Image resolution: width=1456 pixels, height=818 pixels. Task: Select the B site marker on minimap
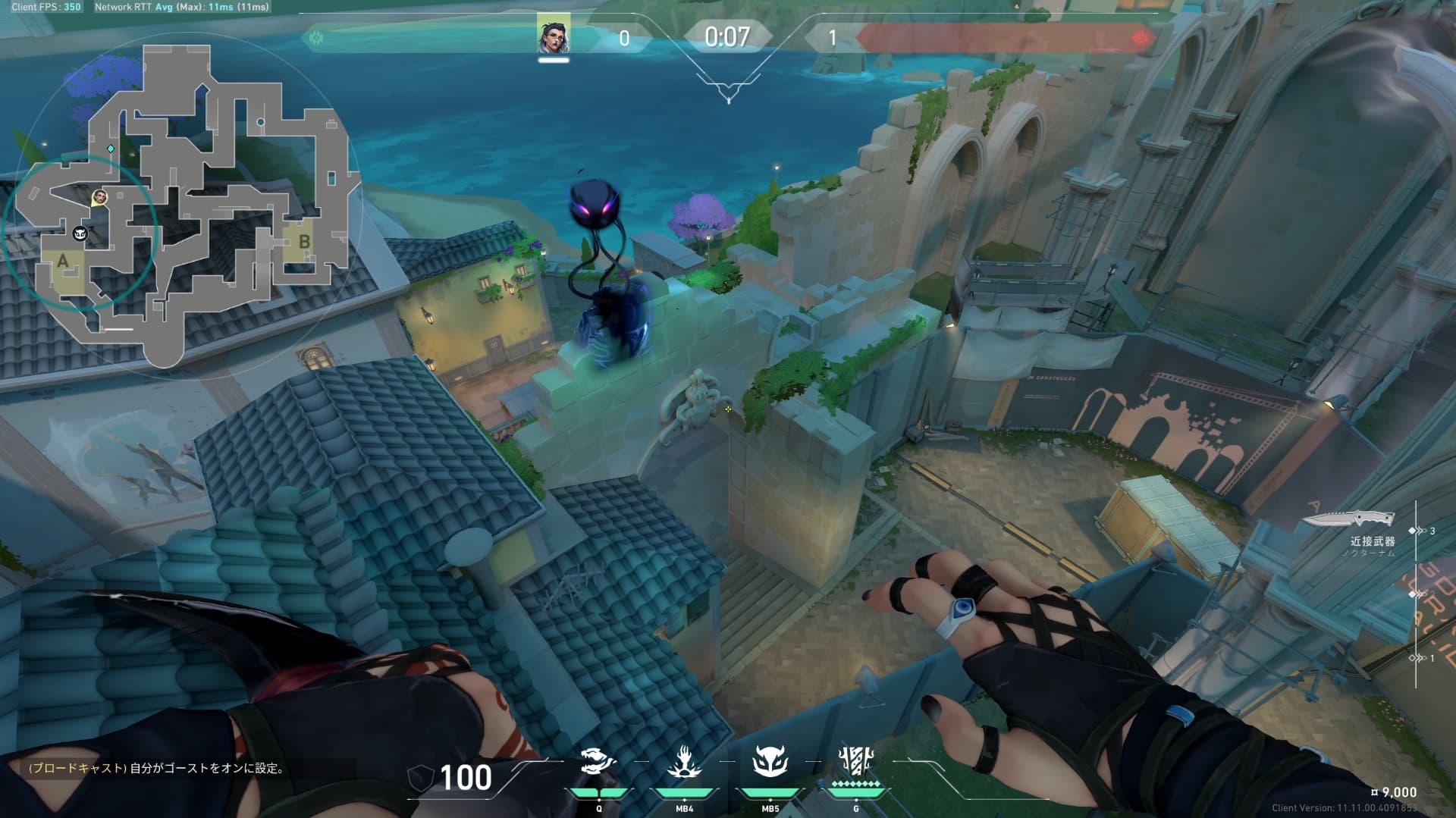304,242
